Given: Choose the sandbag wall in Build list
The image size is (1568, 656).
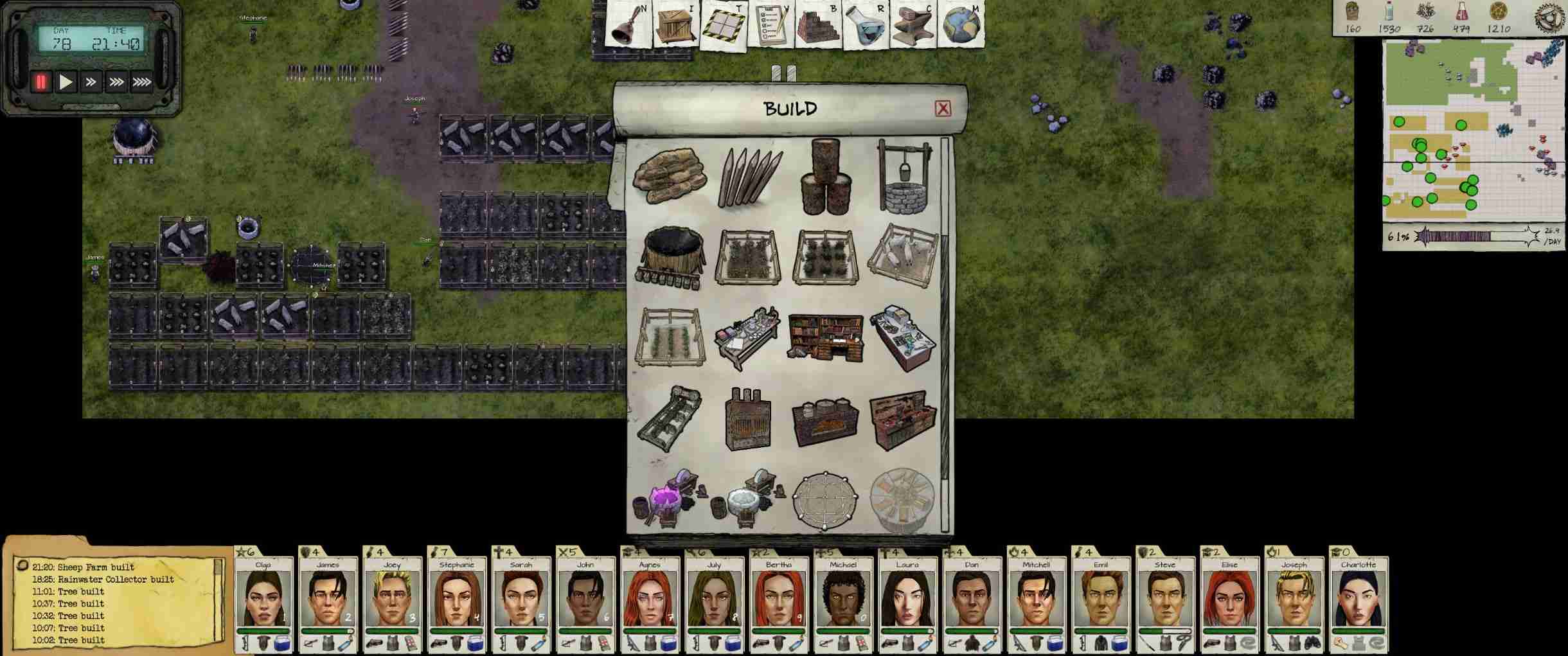Looking at the screenshot, I should (x=669, y=174).
